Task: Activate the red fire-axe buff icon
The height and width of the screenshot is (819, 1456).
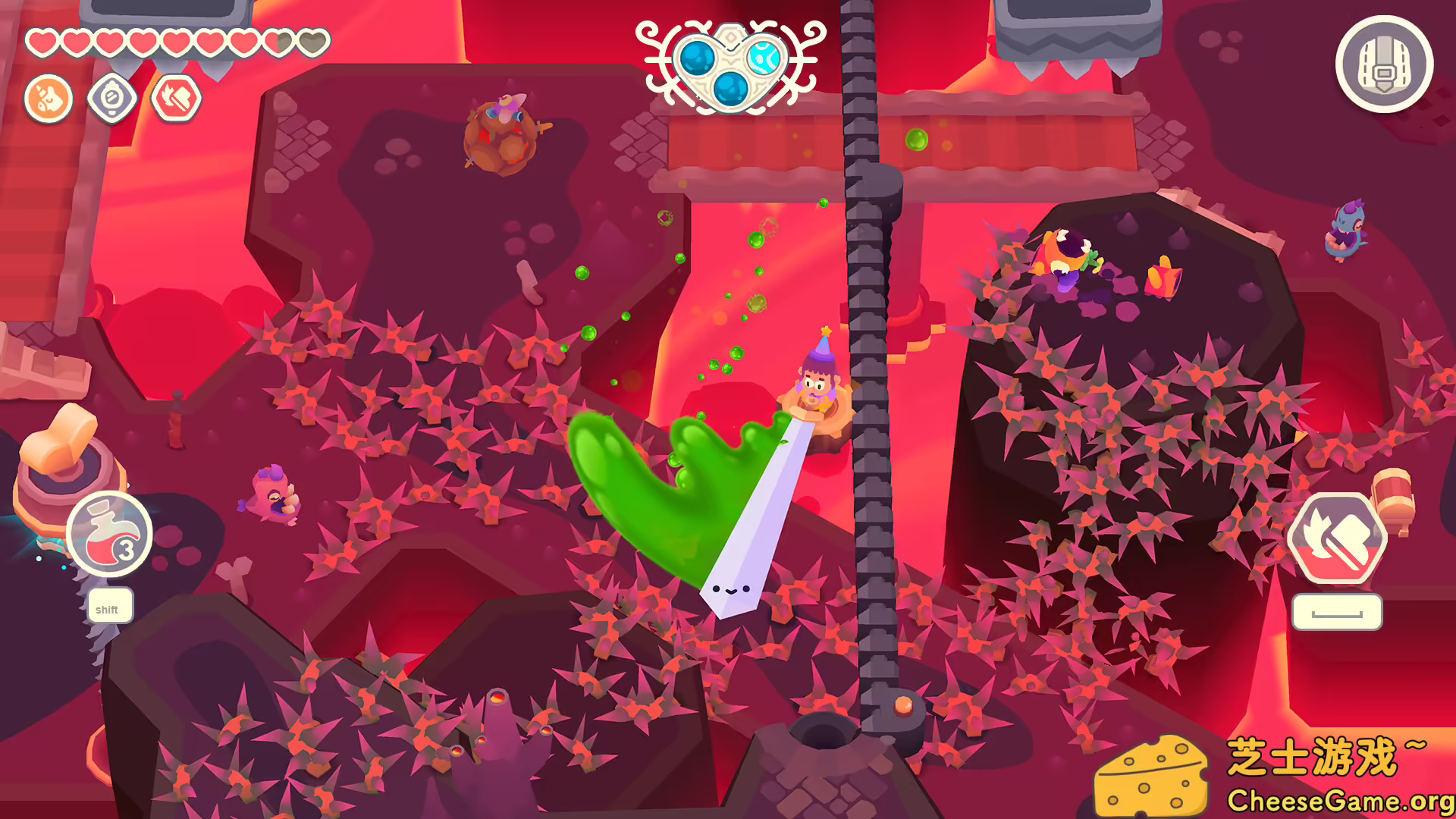Action: pyautogui.click(x=177, y=99)
